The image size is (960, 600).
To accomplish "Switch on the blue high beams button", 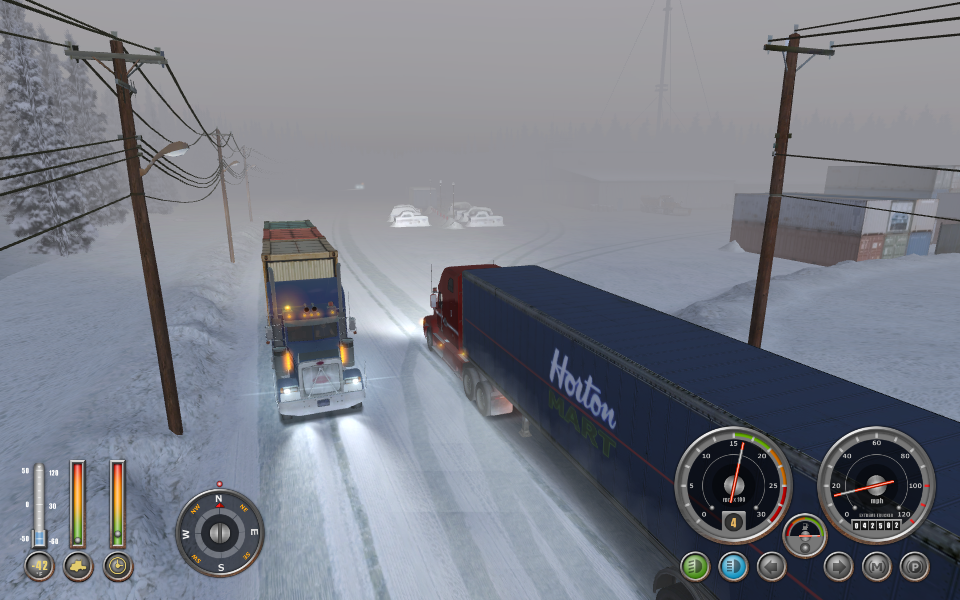I will click(x=733, y=567).
